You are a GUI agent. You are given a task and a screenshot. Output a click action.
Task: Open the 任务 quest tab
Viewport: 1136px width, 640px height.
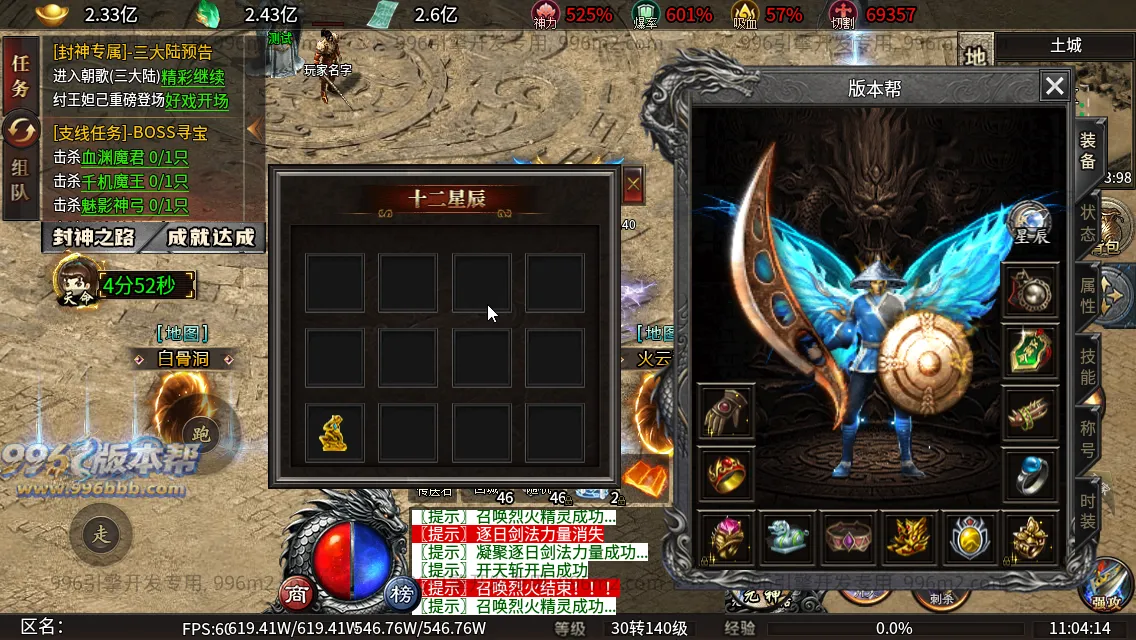coord(20,77)
